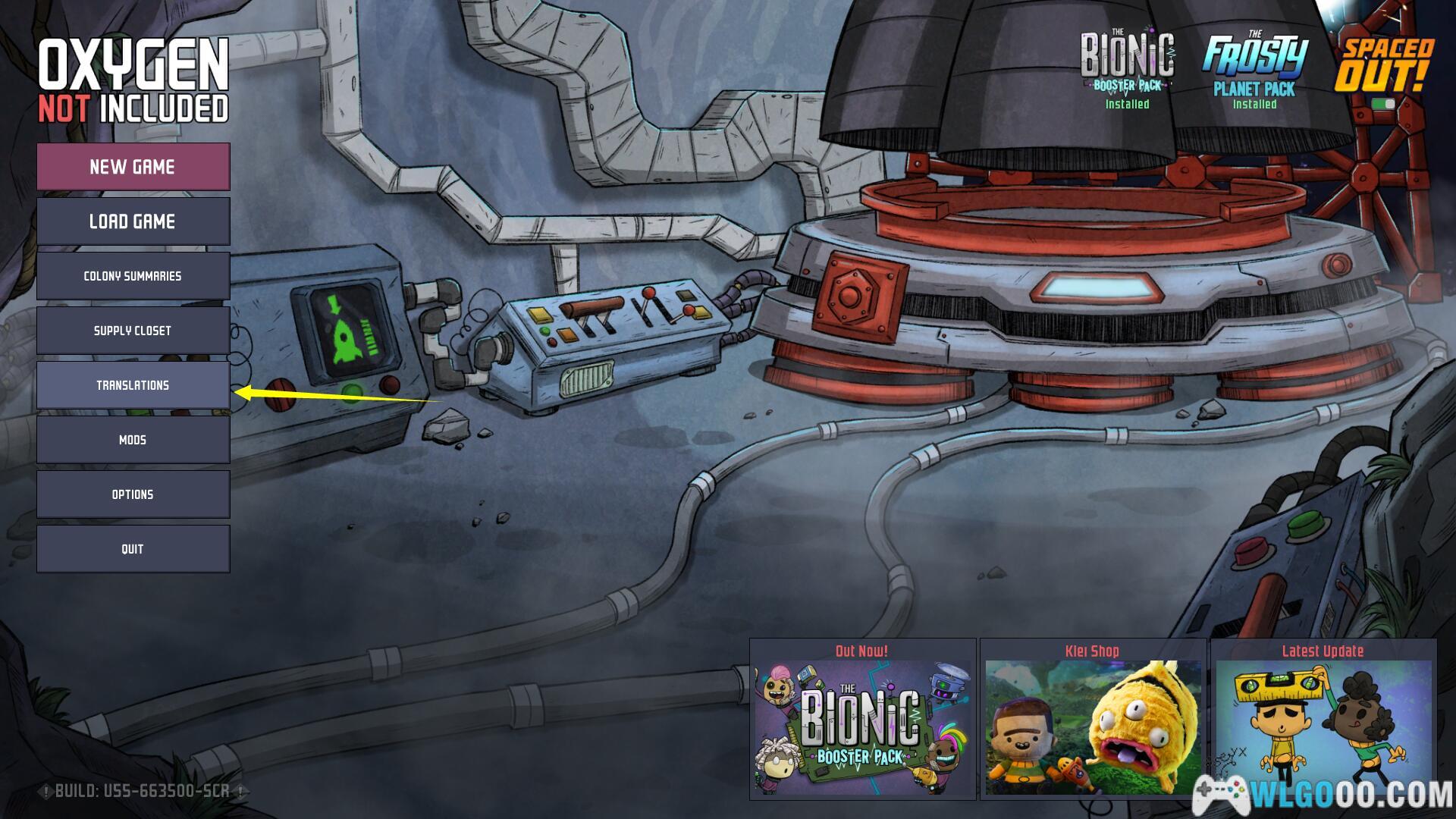Viewport: 1456px width, 819px height.
Task: Open the Supply Closet
Action: (x=133, y=331)
